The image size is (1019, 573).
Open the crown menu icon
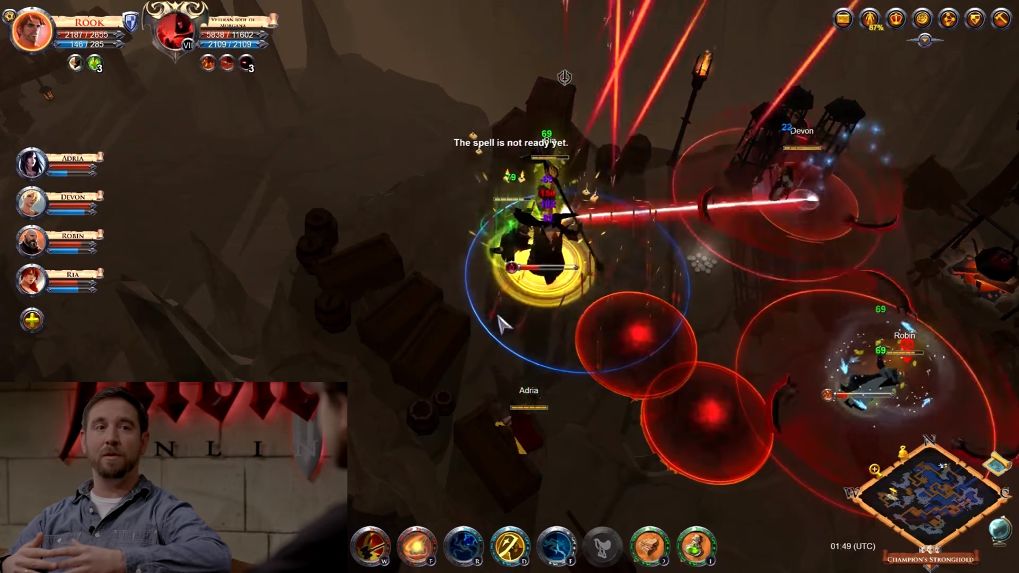[896, 18]
